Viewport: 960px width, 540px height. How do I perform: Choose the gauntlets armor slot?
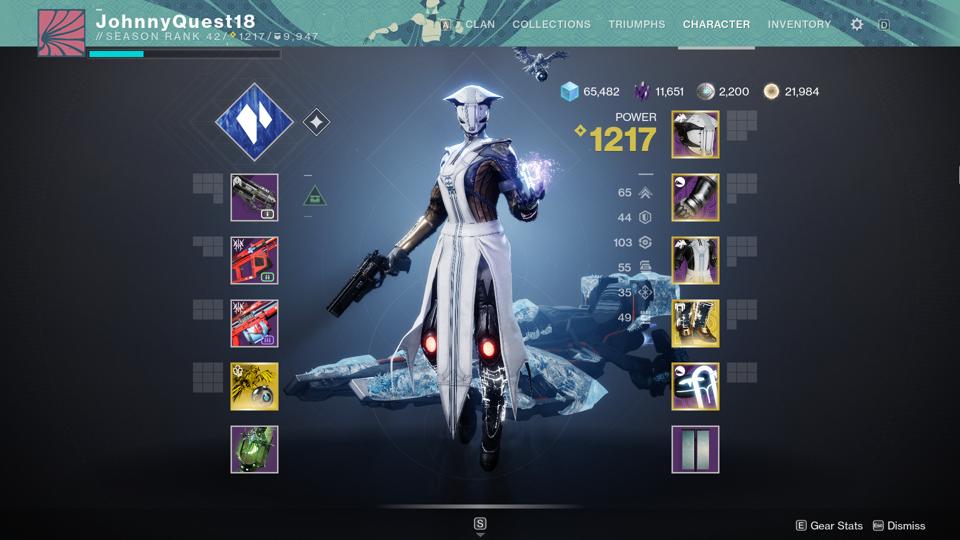click(695, 197)
